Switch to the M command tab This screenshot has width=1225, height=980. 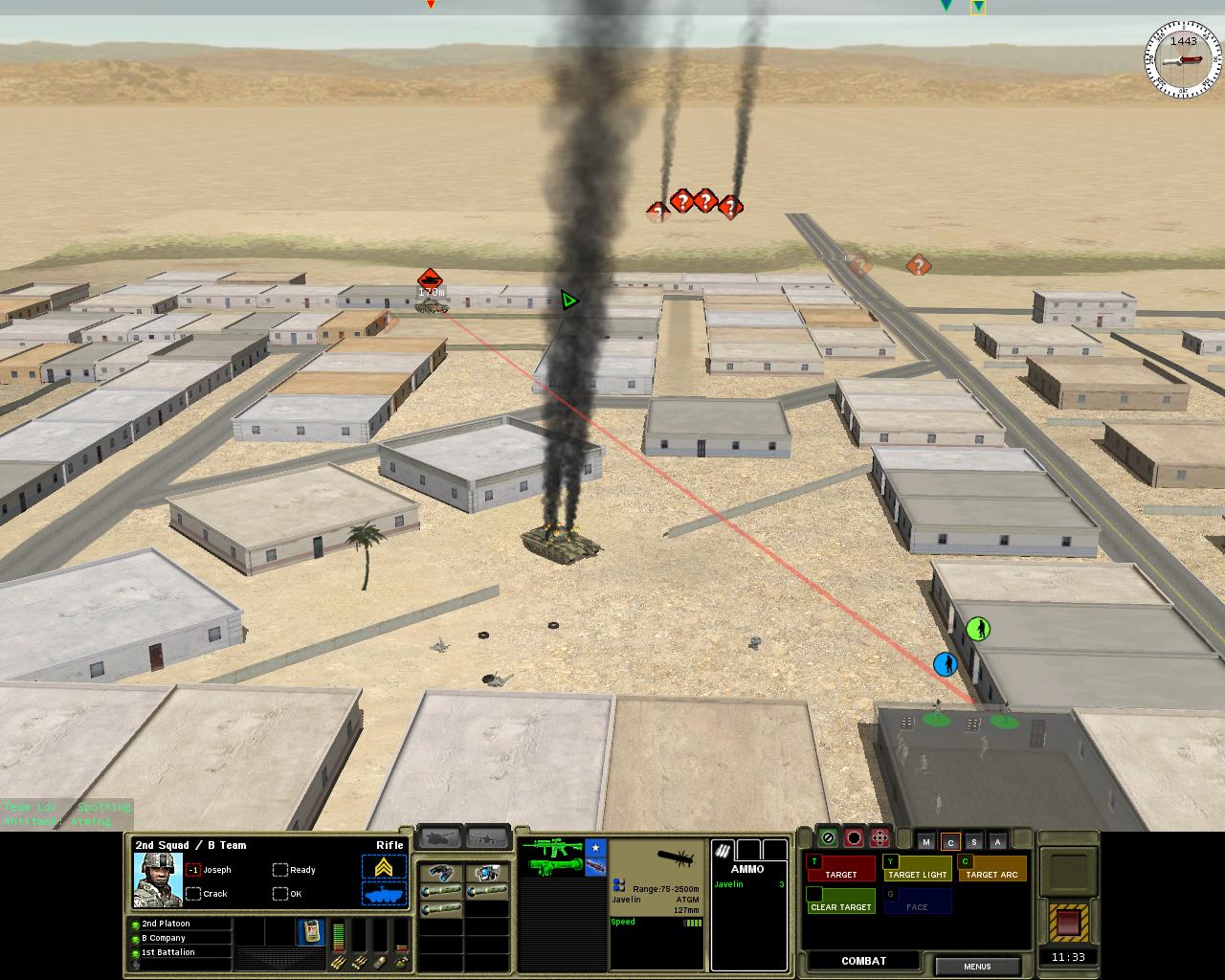click(925, 842)
